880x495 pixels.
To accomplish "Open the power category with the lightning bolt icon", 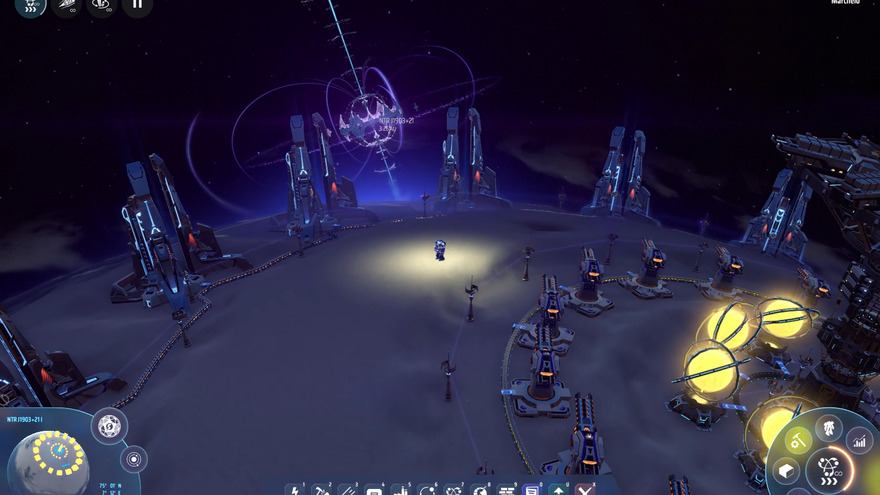I will 295,490.
